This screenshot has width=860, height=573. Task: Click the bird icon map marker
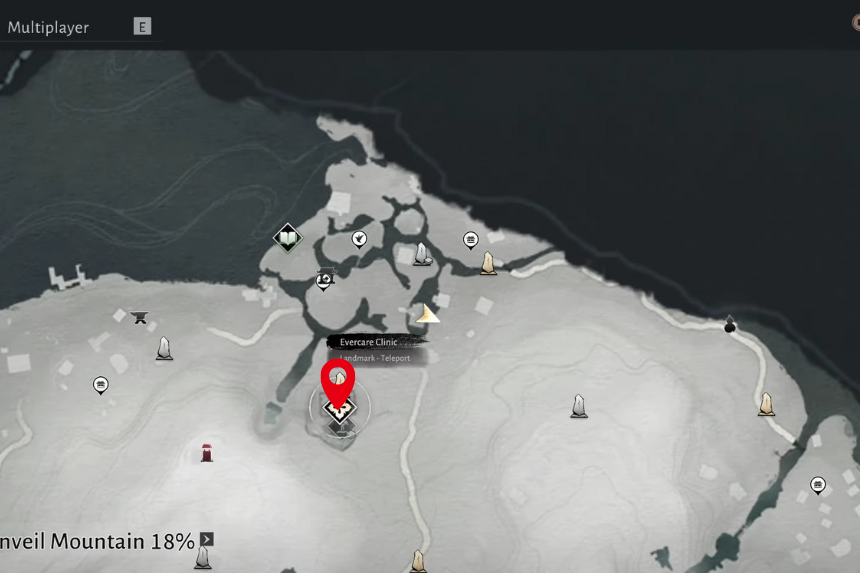(359, 238)
